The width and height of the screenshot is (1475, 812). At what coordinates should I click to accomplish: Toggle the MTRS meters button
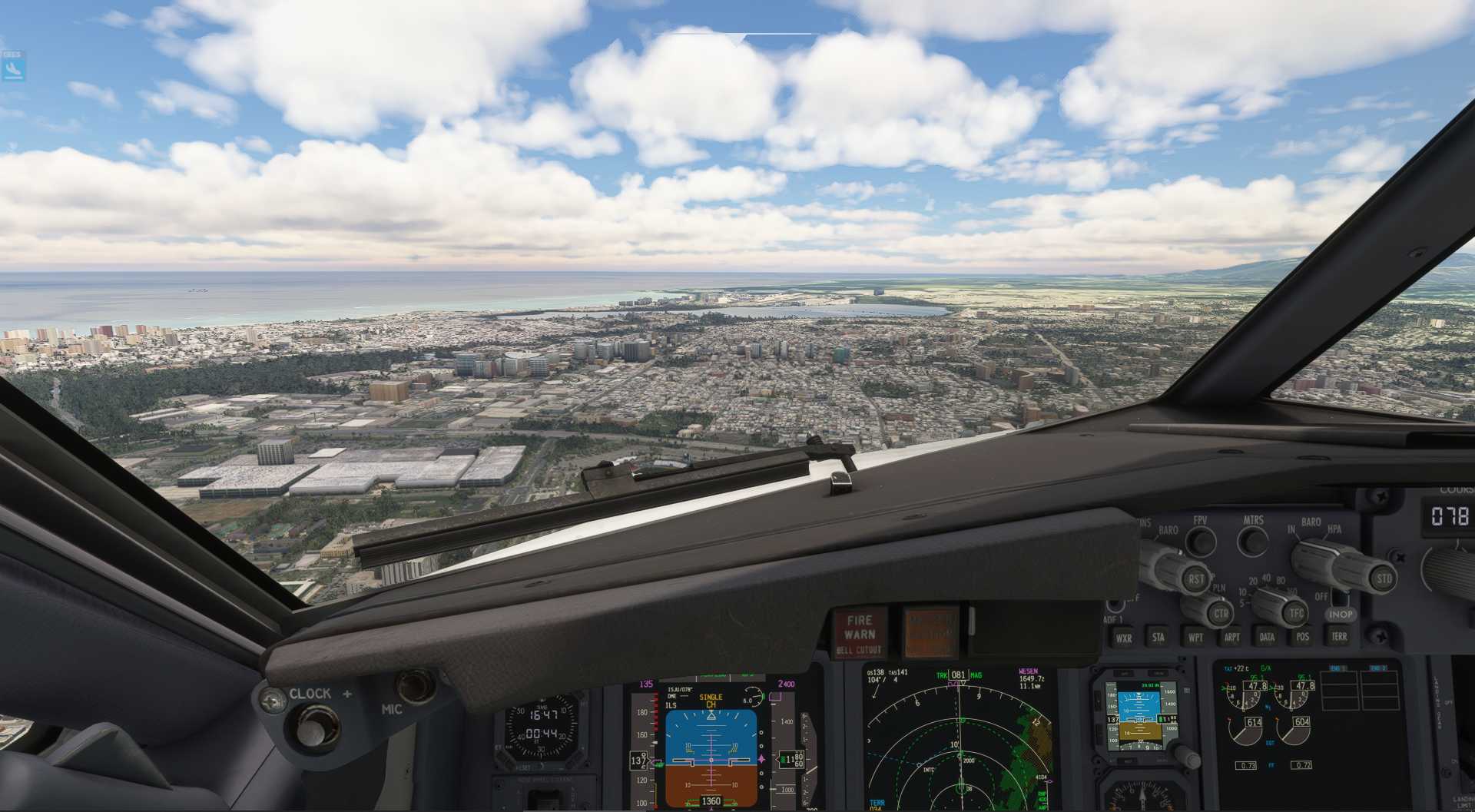(x=1253, y=541)
